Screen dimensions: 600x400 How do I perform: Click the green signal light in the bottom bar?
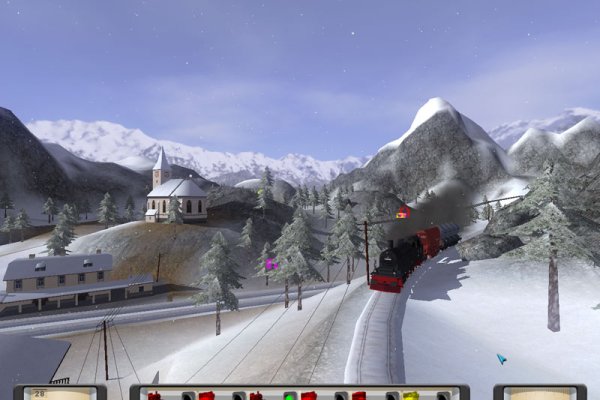point(290,396)
